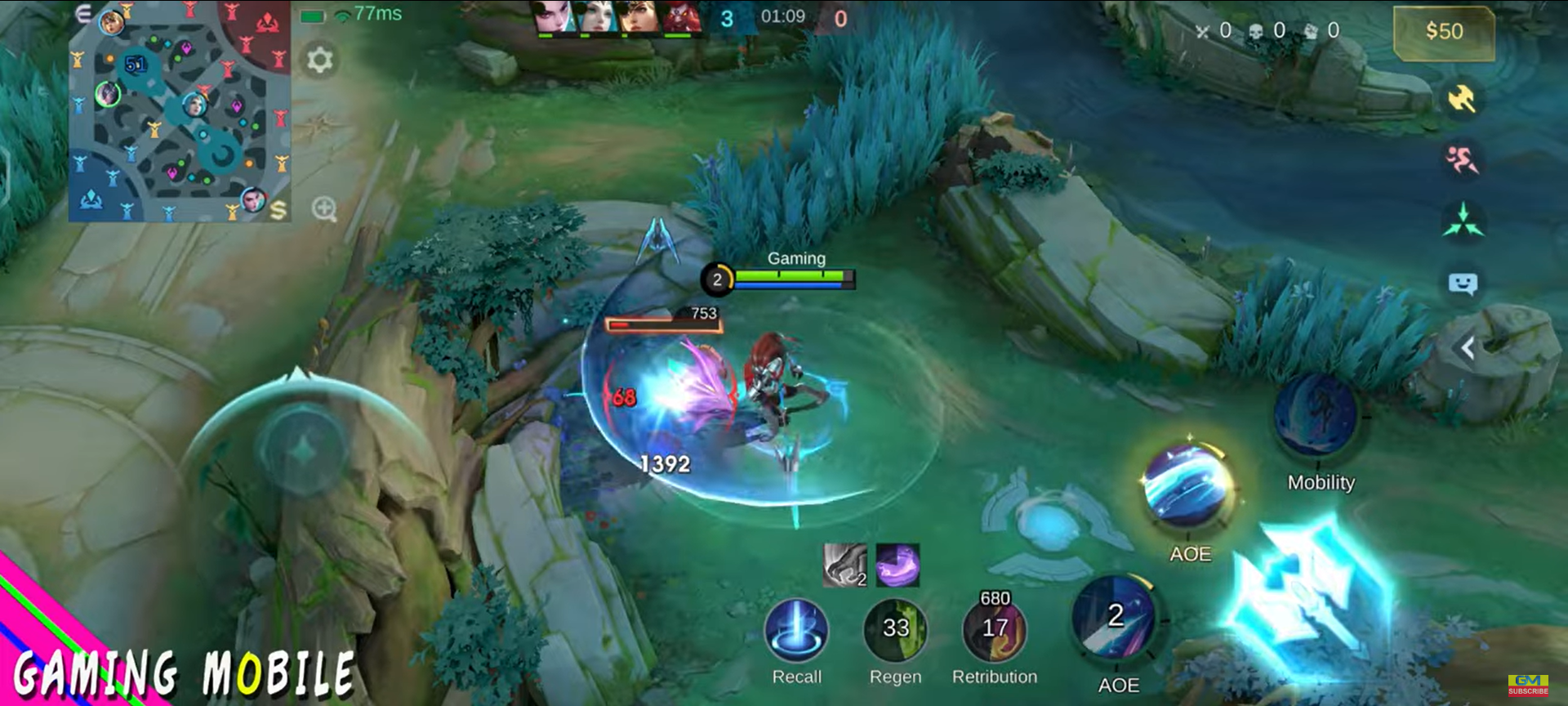1568x706 pixels.
Task: Cast the glowing upper AOE skill
Action: click(1190, 488)
